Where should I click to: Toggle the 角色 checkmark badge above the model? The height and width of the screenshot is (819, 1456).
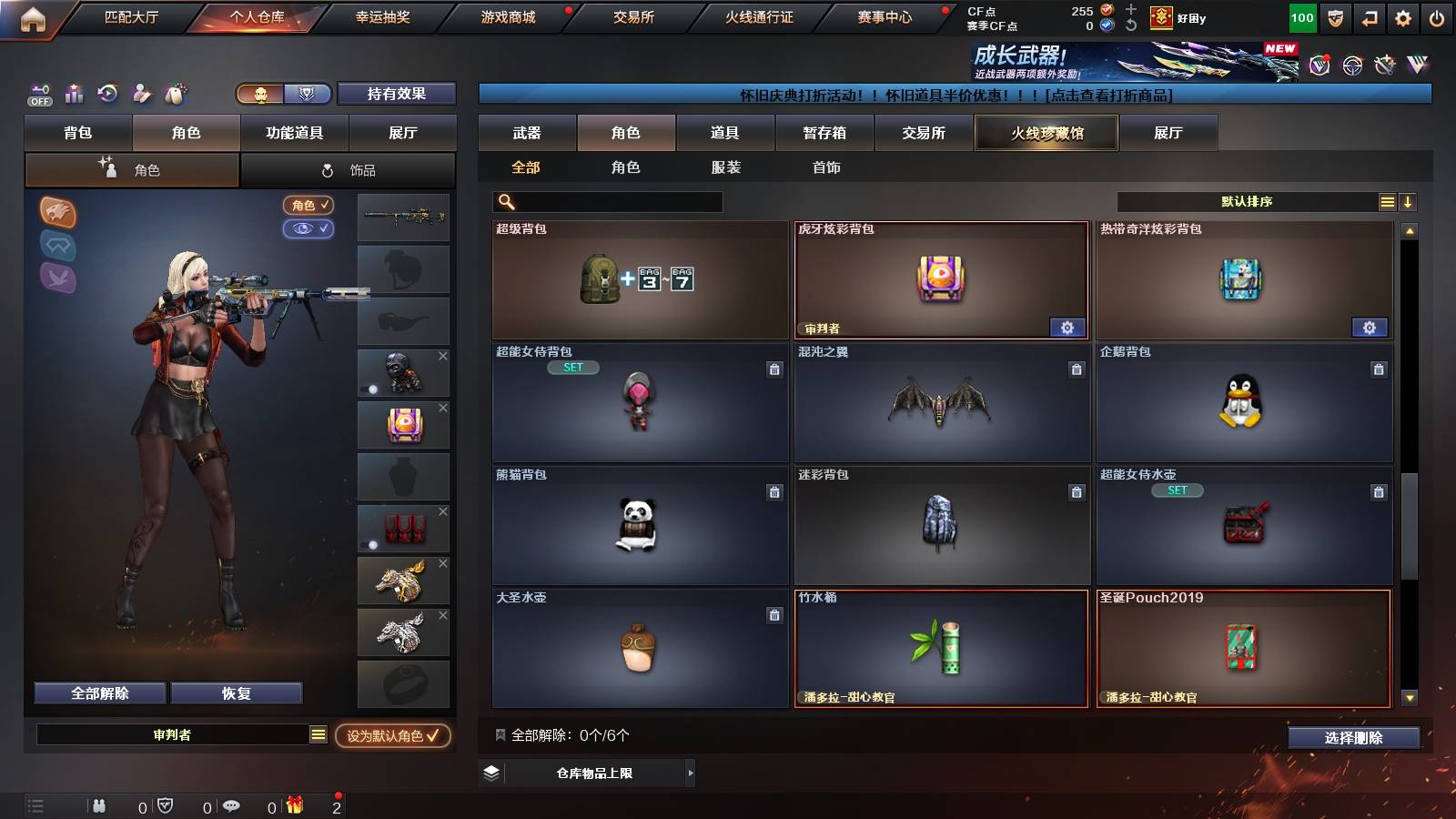(x=309, y=205)
